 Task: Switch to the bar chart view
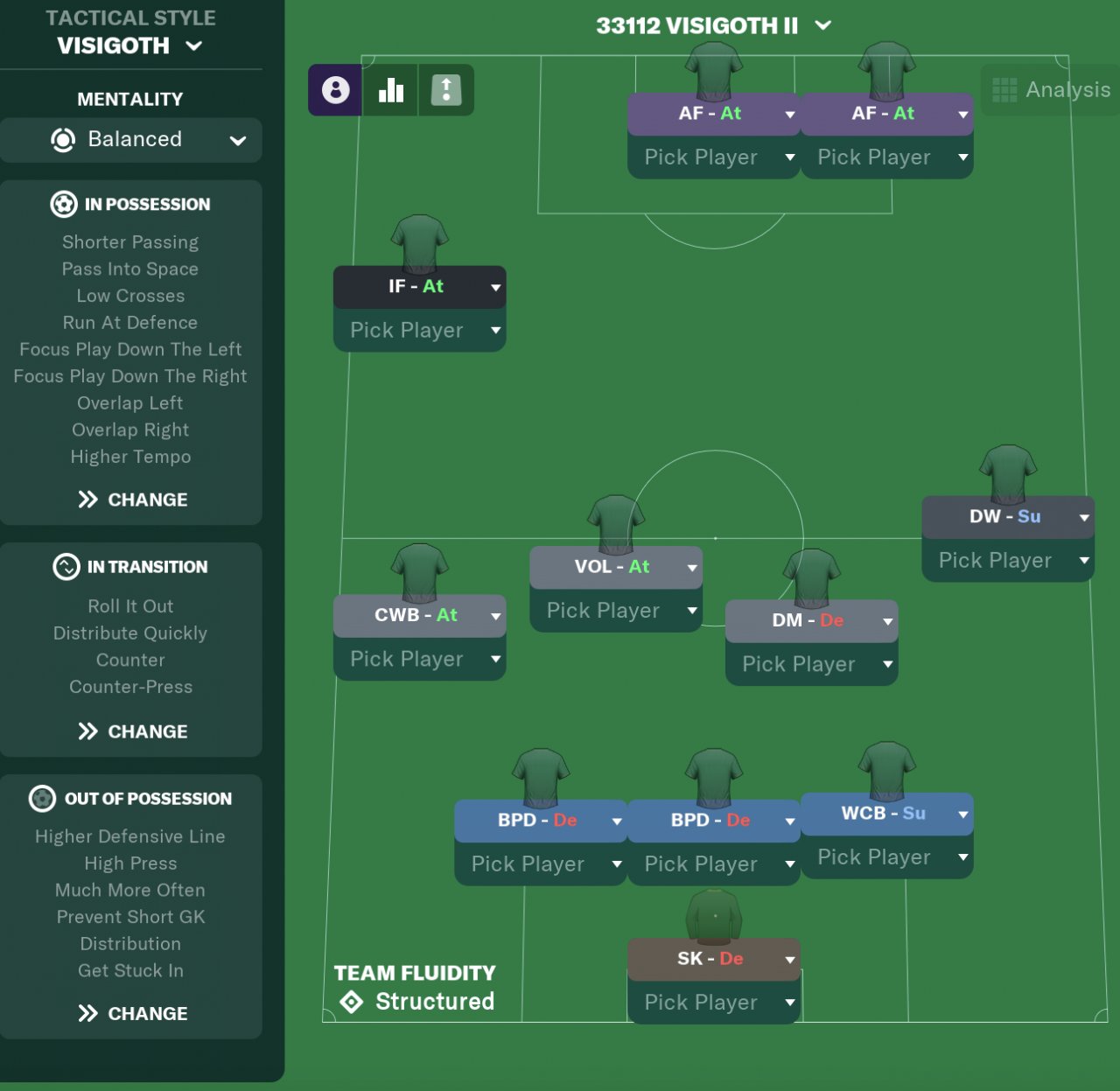tap(390, 90)
